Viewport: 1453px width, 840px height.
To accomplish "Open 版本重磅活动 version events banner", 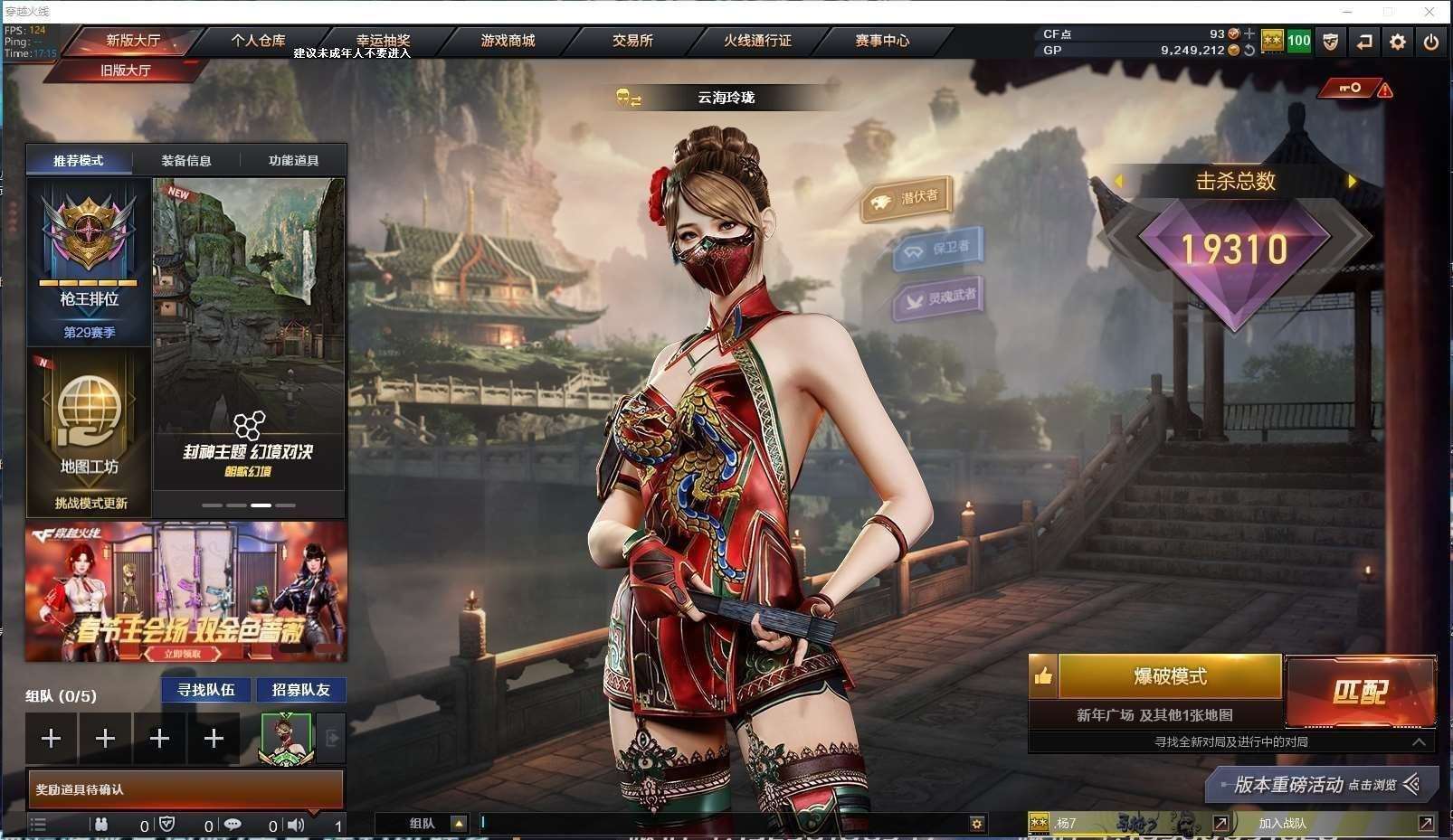I will [x=1321, y=785].
